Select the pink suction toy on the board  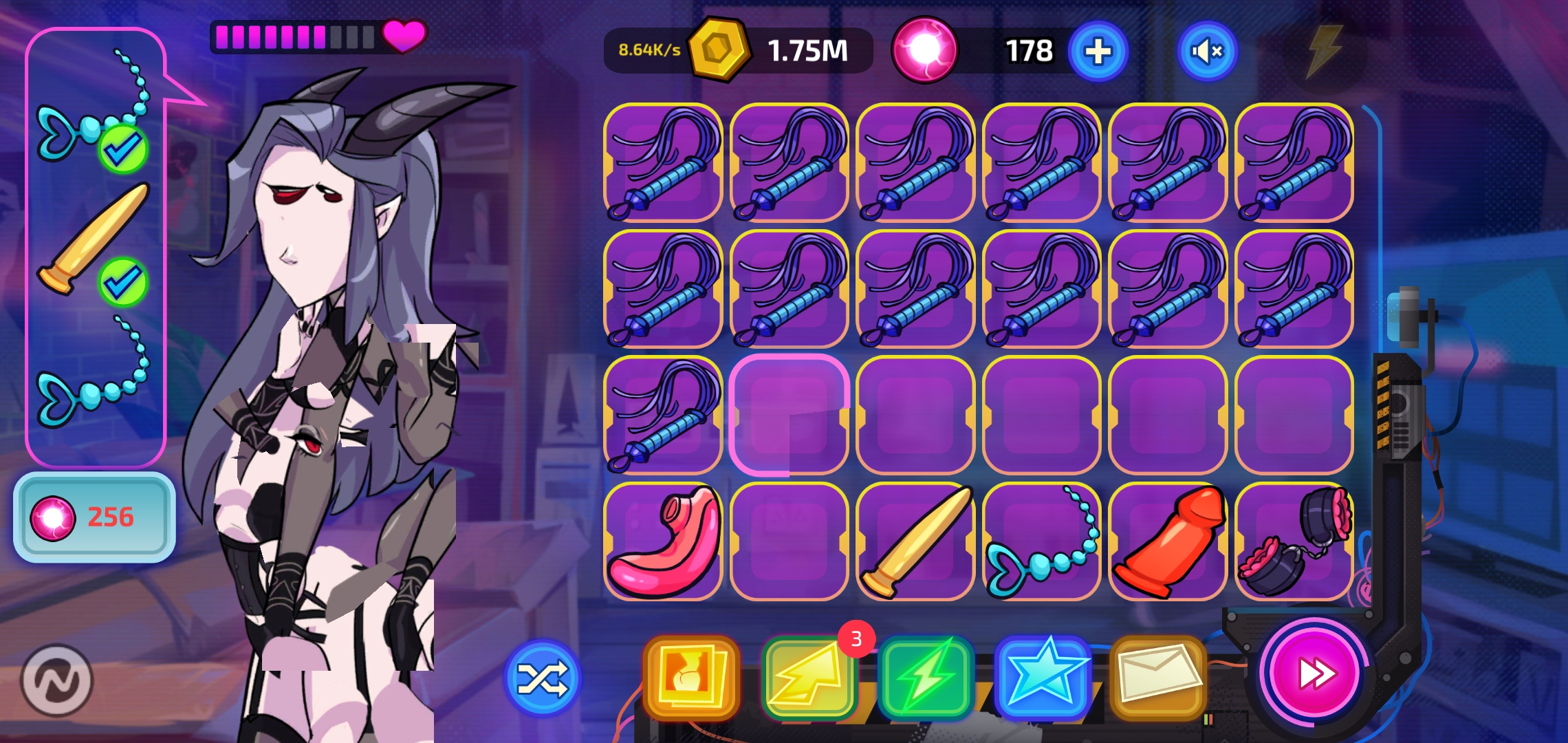coord(665,543)
